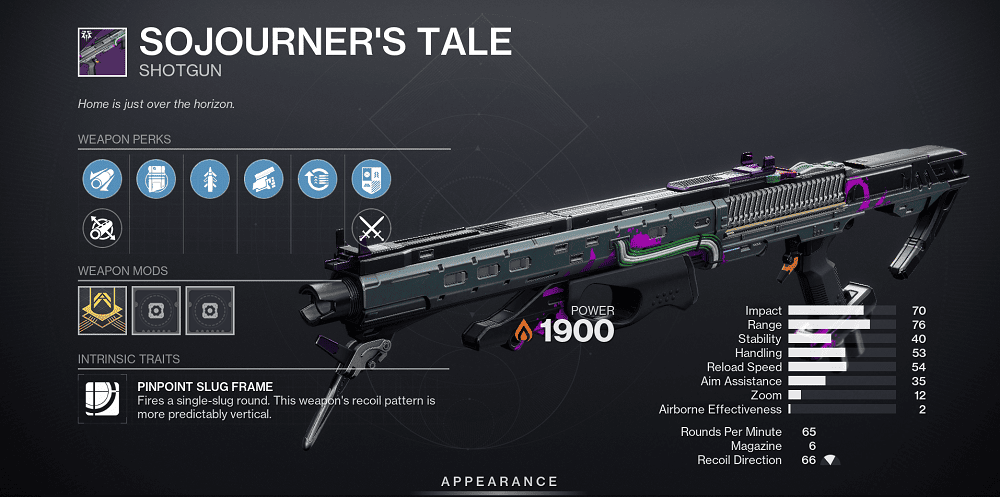Select the barrel perk in the top row
1000x497 pixels.
coord(101,180)
